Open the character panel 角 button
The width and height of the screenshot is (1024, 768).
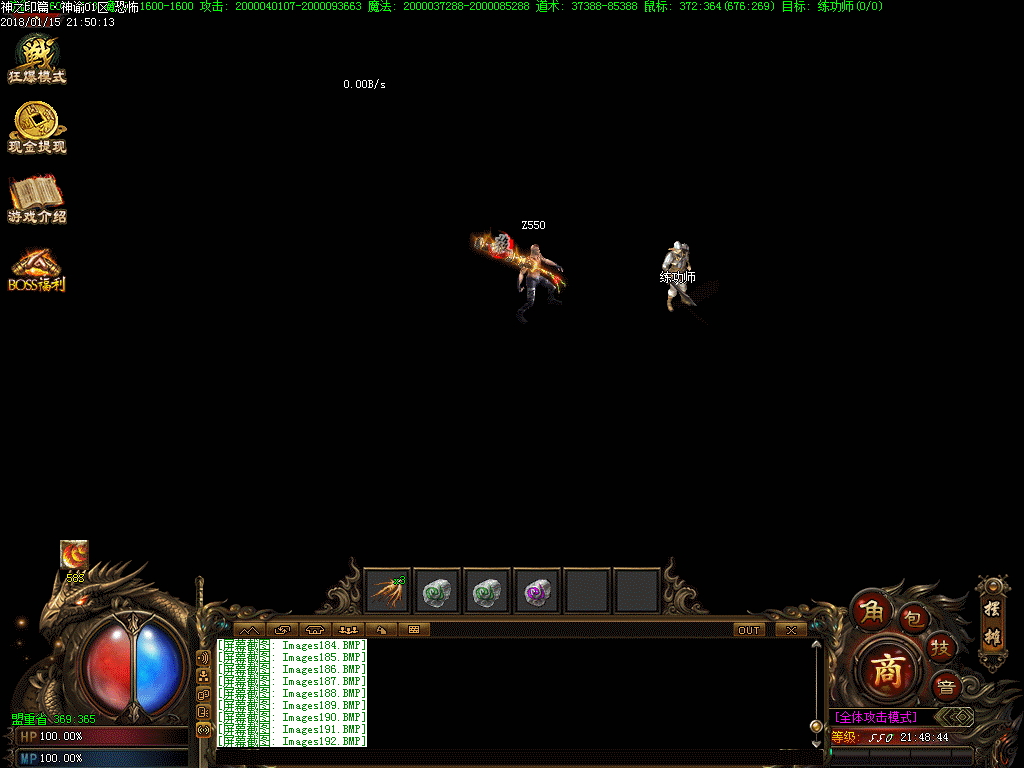869,610
